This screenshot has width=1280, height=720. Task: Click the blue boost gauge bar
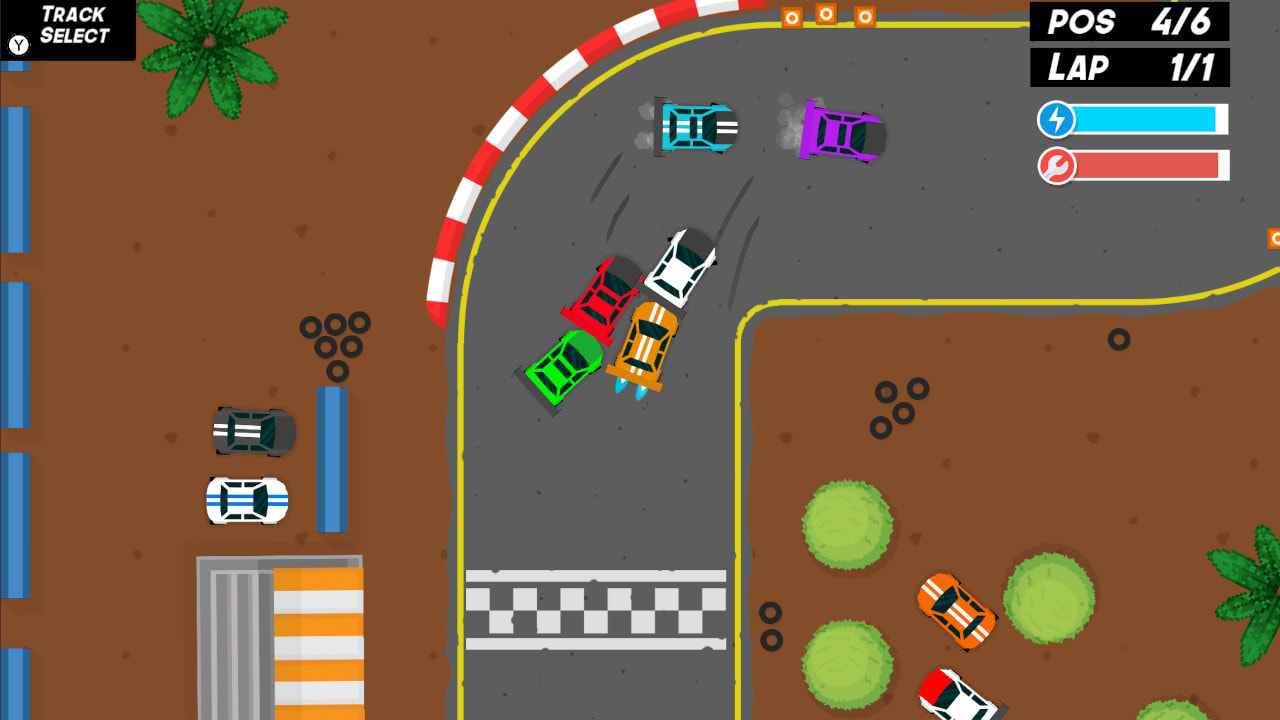pyautogui.click(x=1150, y=119)
